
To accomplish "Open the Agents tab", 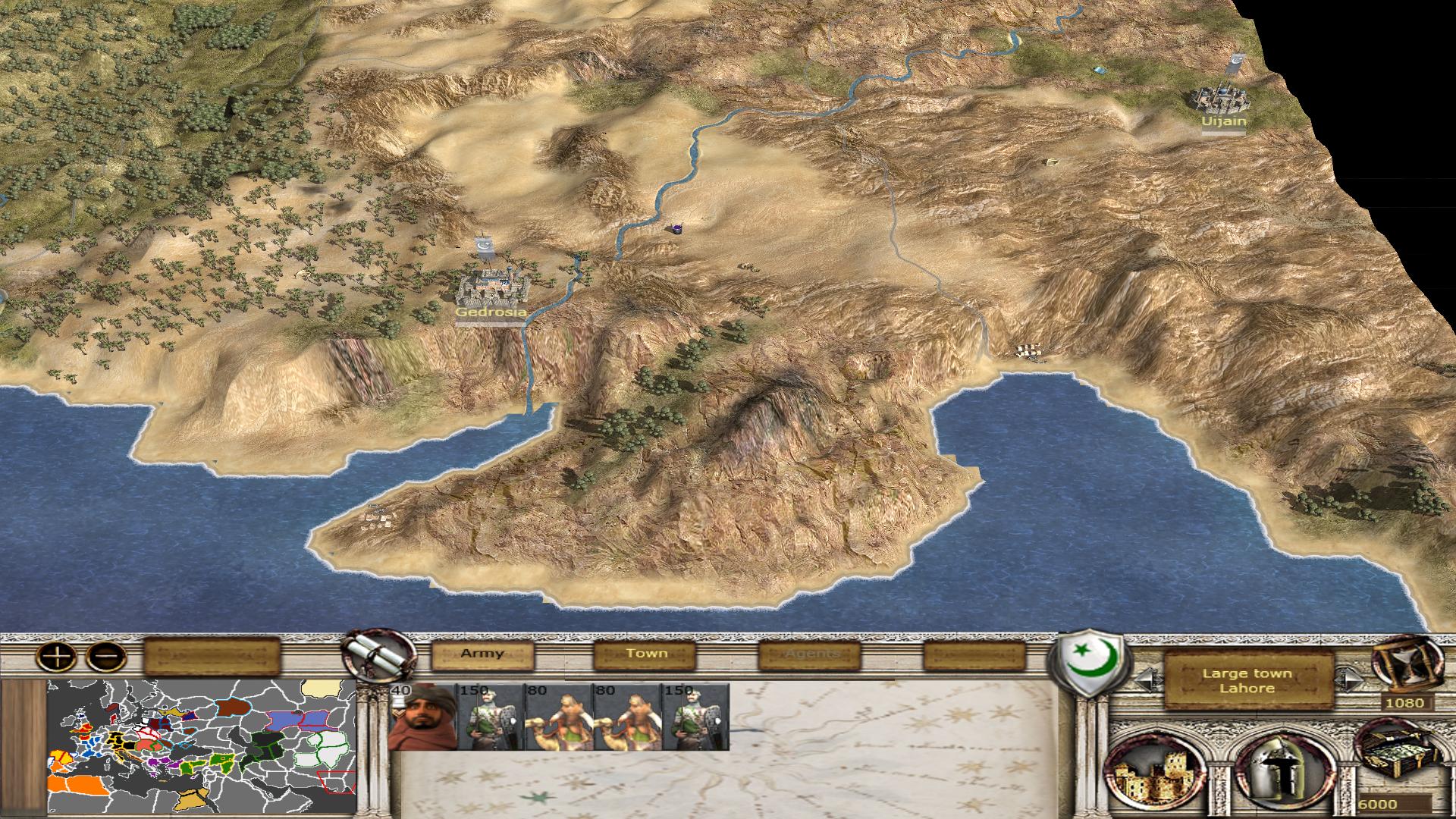I will 810,654.
